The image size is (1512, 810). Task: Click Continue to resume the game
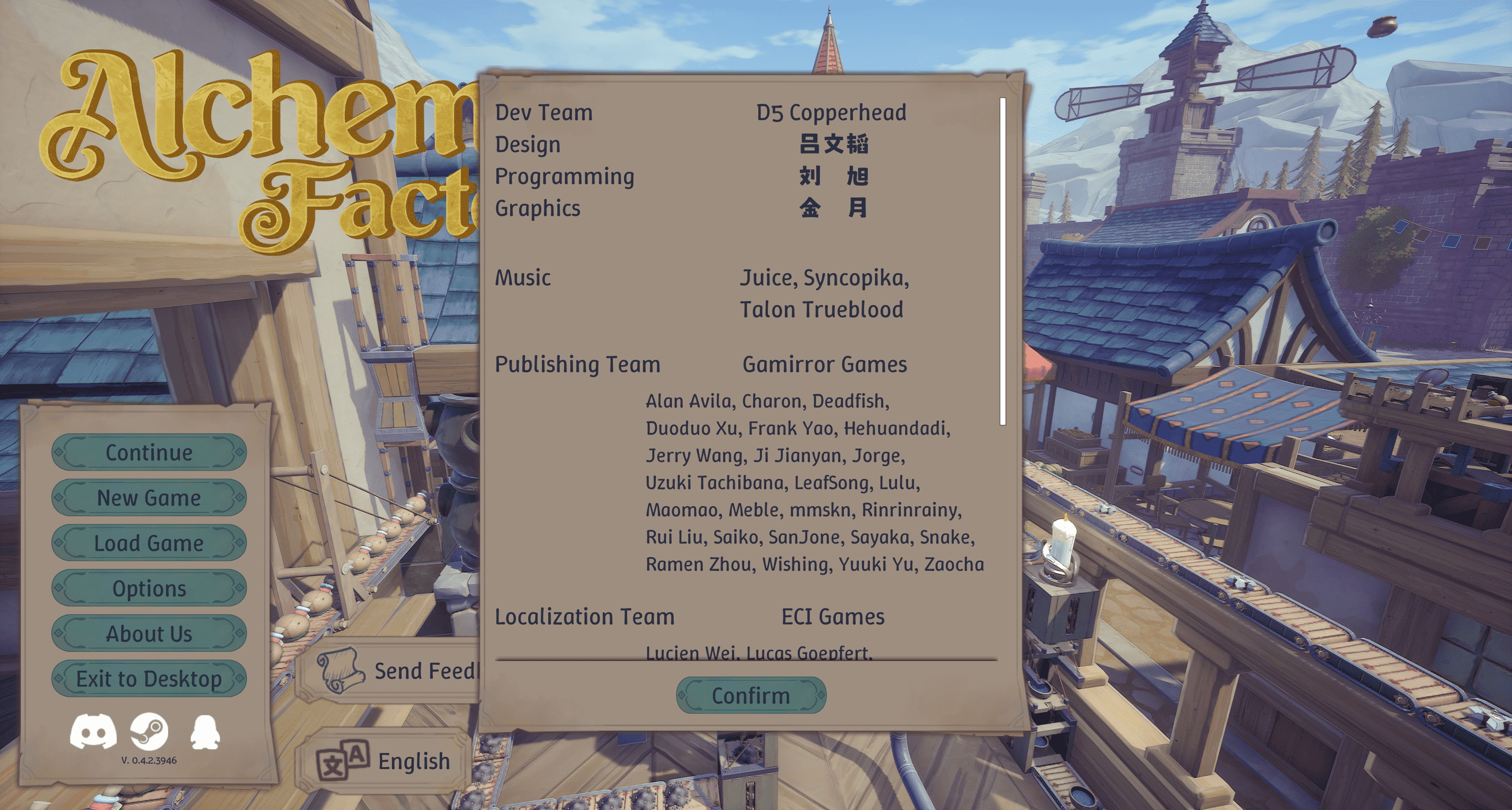click(149, 453)
